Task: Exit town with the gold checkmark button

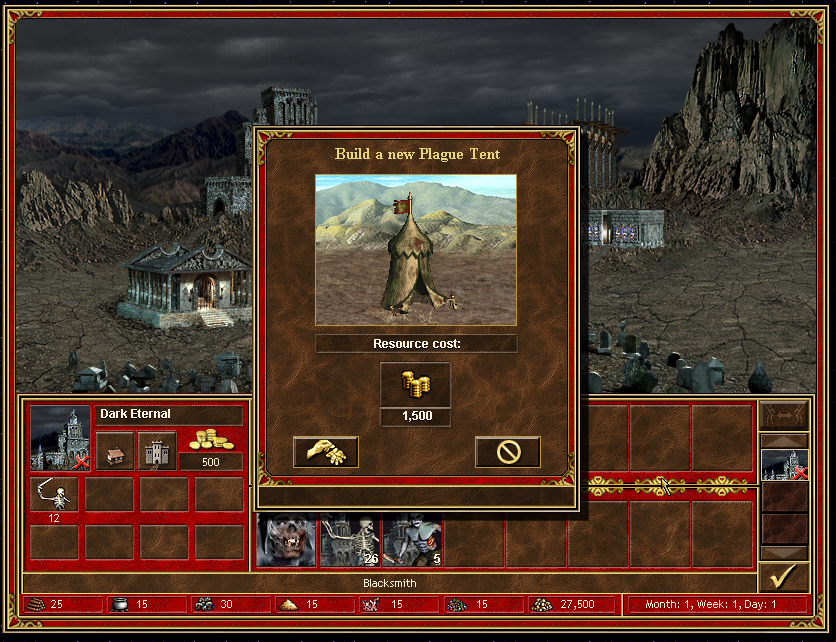Action: click(783, 578)
